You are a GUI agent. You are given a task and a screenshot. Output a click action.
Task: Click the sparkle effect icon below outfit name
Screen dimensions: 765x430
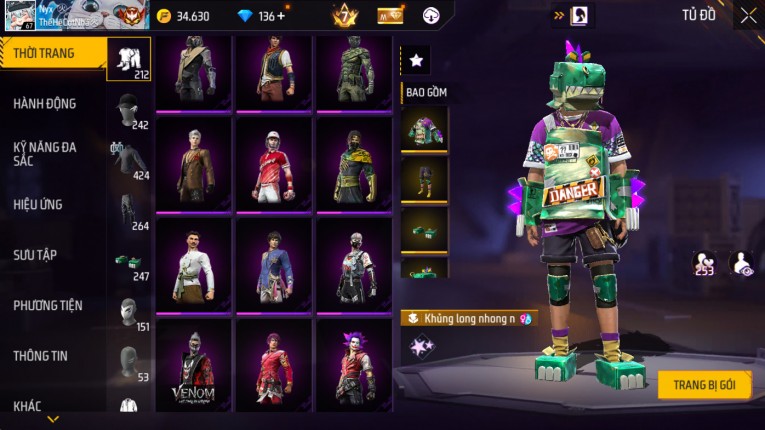pyautogui.click(x=419, y=346)
